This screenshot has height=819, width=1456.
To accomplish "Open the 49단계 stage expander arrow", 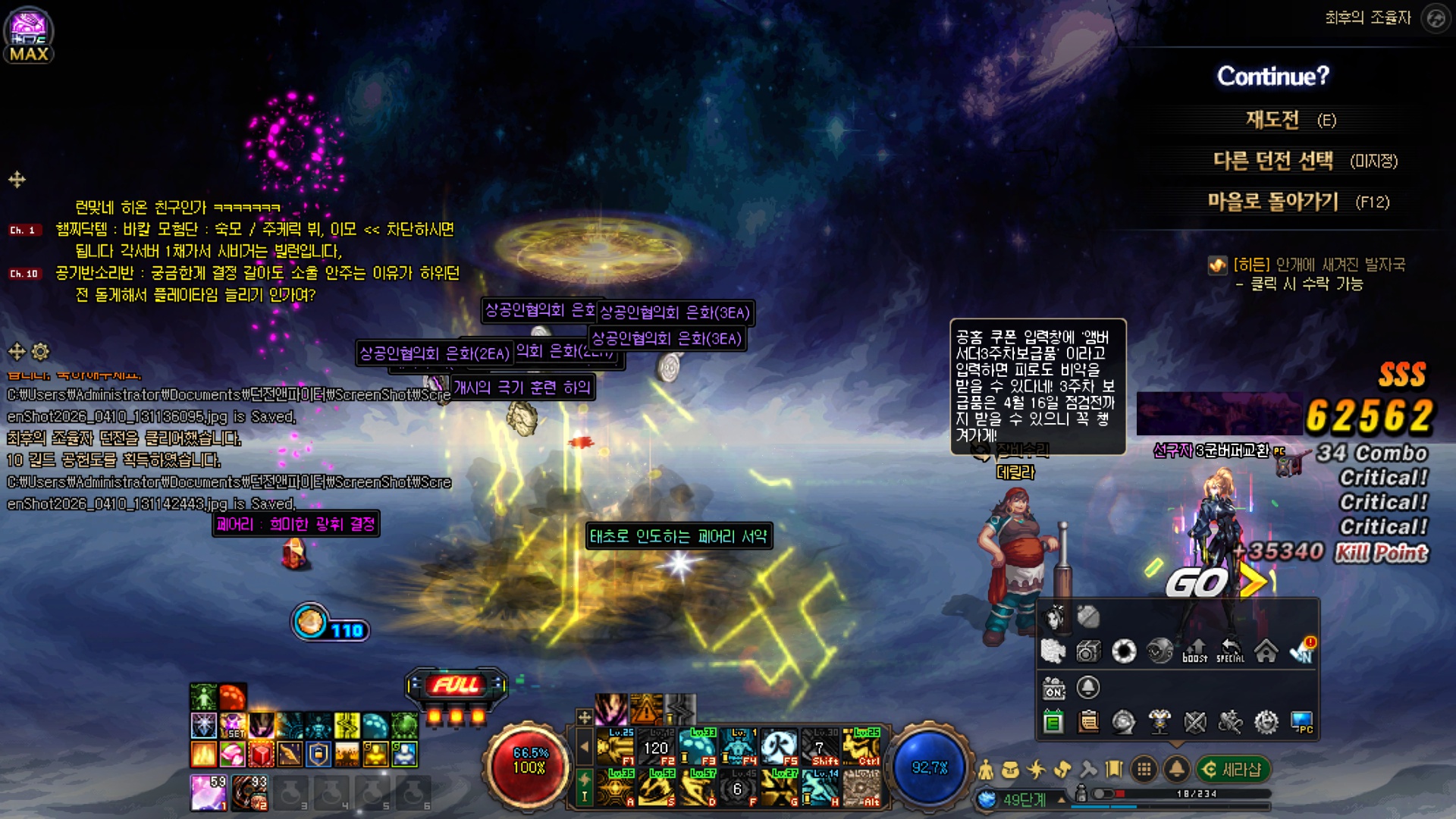I will [1062, 799].
